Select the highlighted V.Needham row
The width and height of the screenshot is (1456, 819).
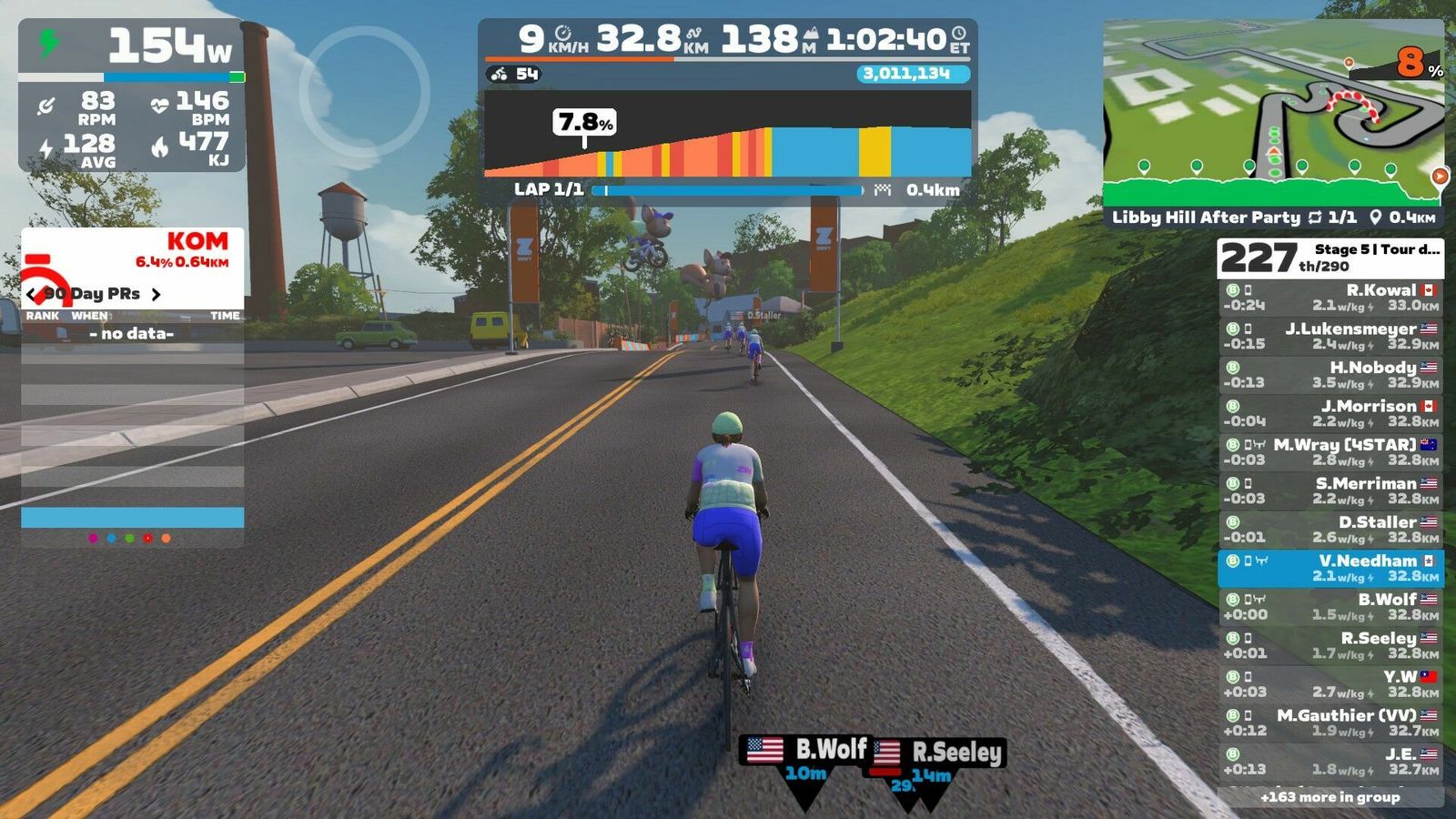click(x=1330, y=568)
